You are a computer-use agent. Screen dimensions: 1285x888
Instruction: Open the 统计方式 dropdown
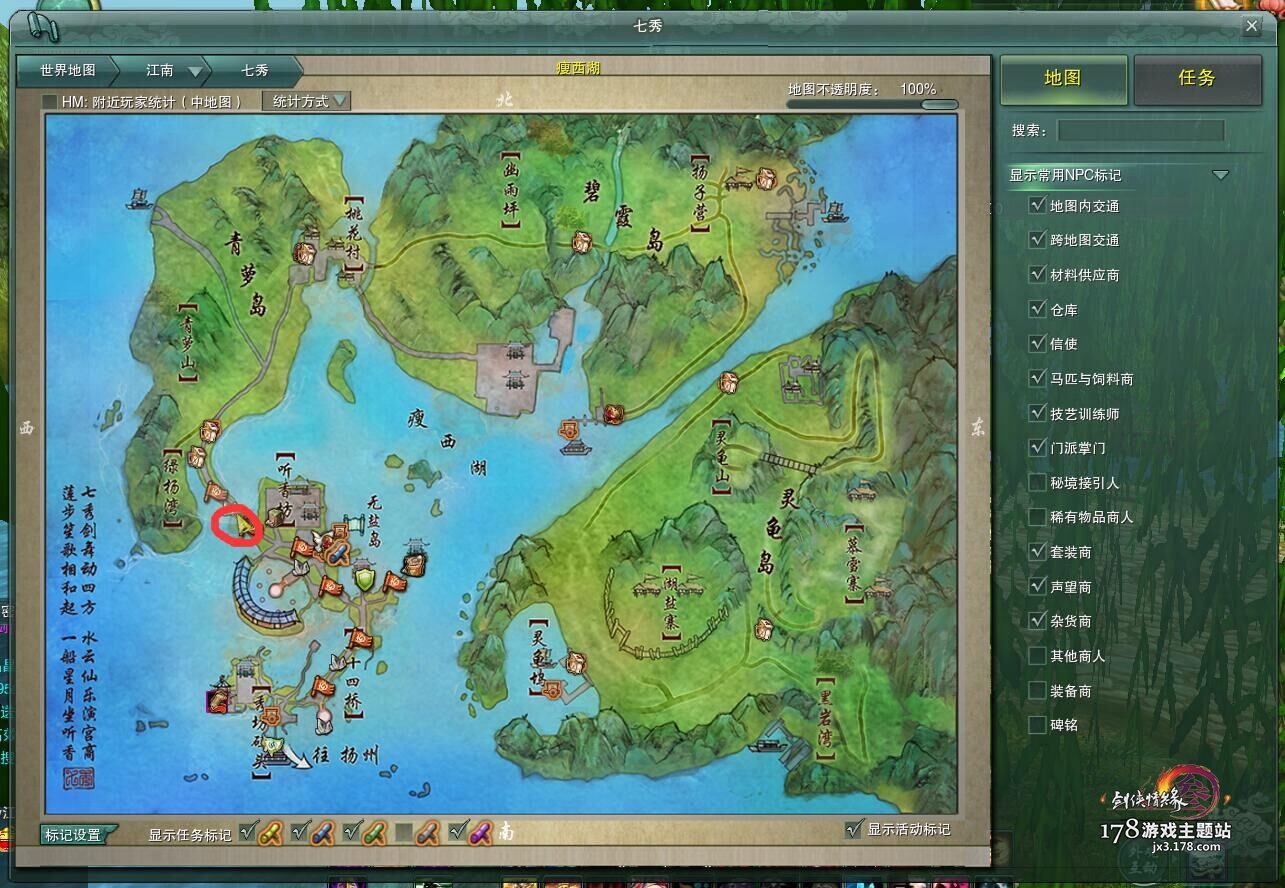pos(308,101)
